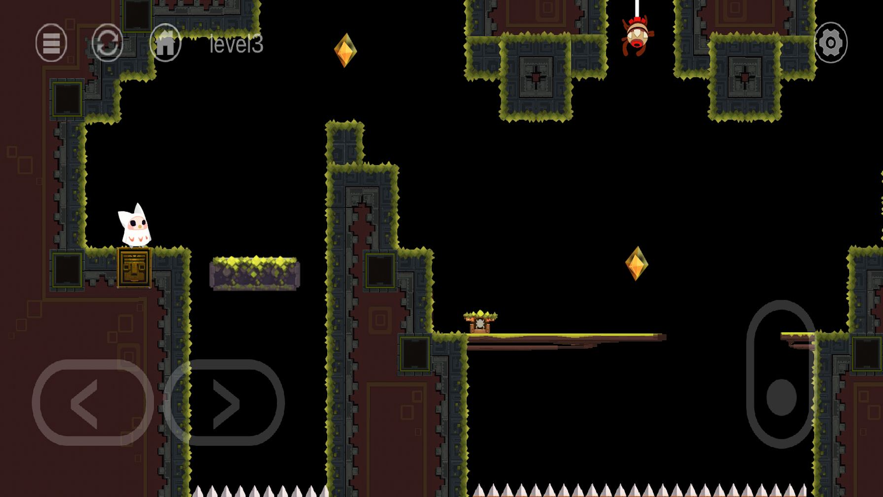Tap the oval jump button
Viewport: 883px width, 497px height.
(782, 374)
